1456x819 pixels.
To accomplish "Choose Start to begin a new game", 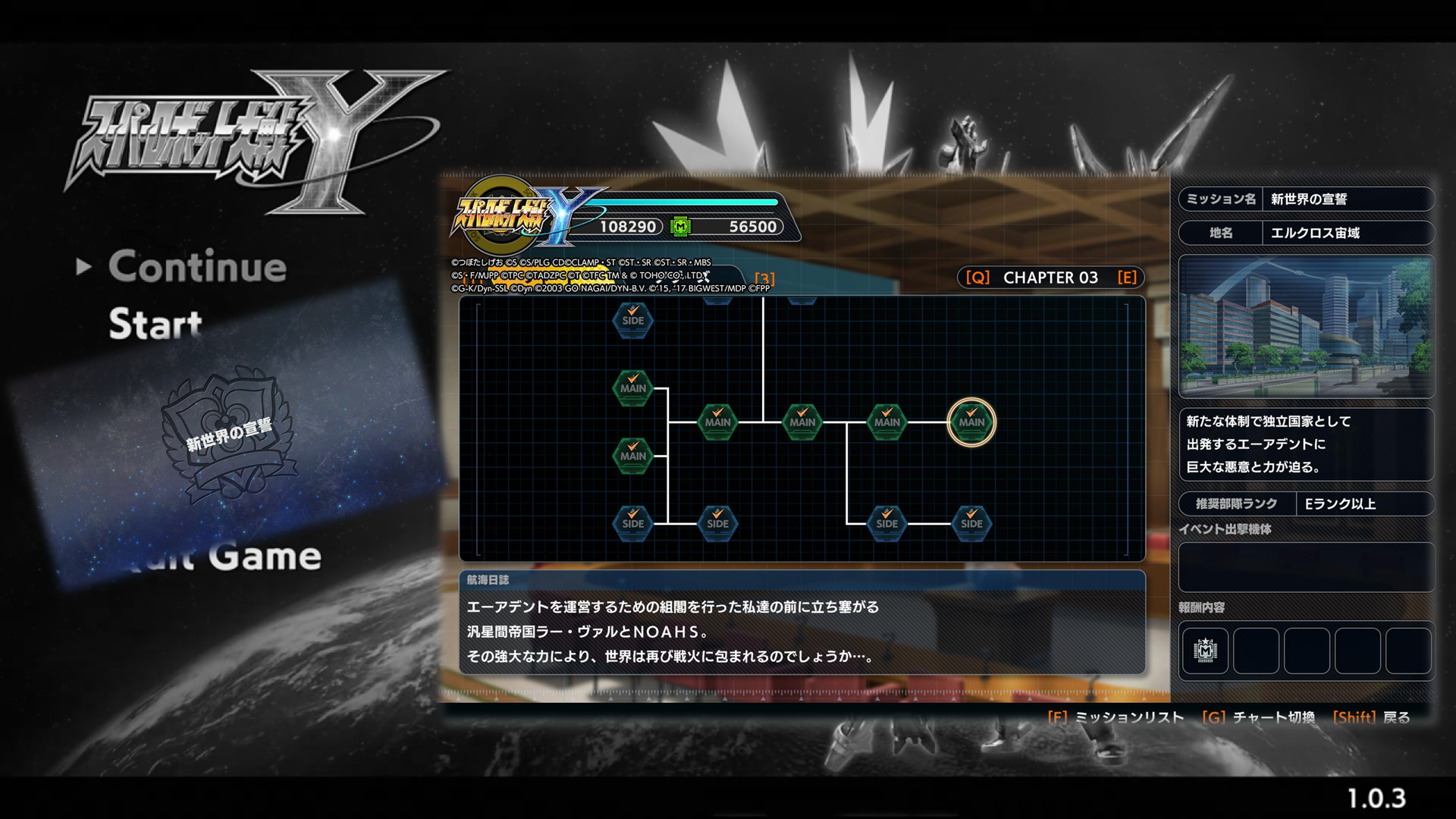I will [x=155, y=324].
